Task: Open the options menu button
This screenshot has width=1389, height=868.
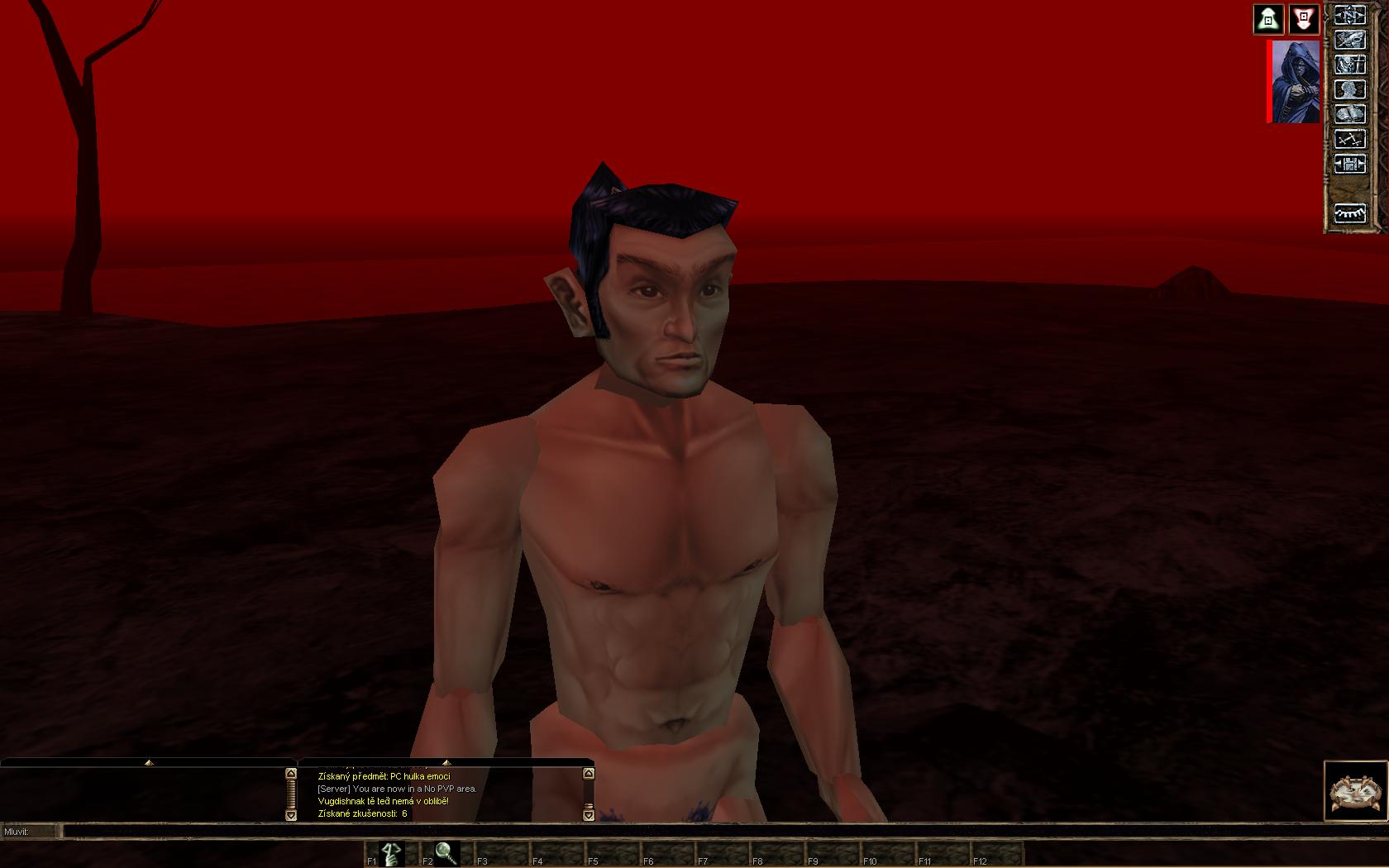Action: click(1349, 164)
